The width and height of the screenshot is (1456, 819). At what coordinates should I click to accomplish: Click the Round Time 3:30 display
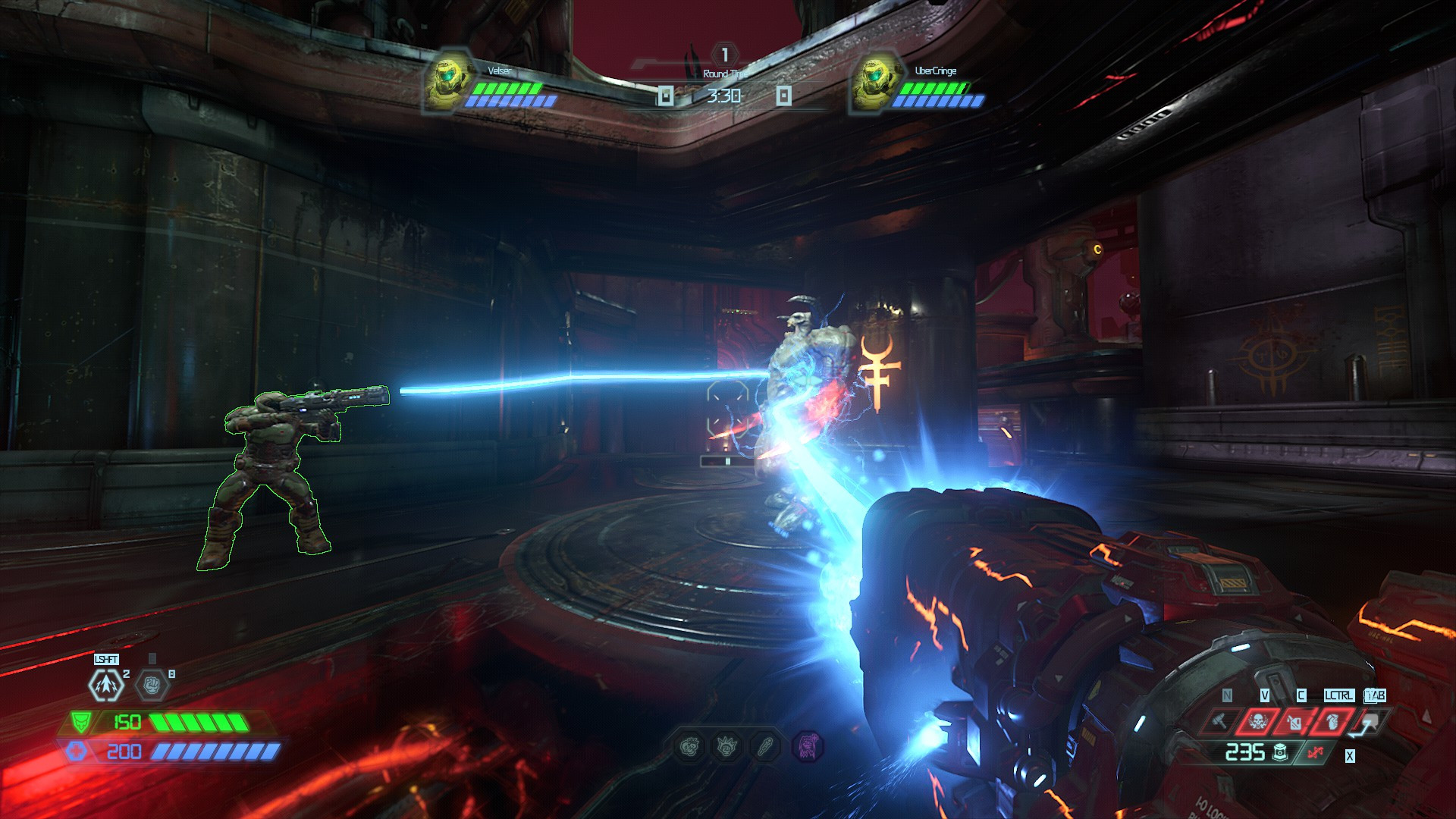pos(726,97)
